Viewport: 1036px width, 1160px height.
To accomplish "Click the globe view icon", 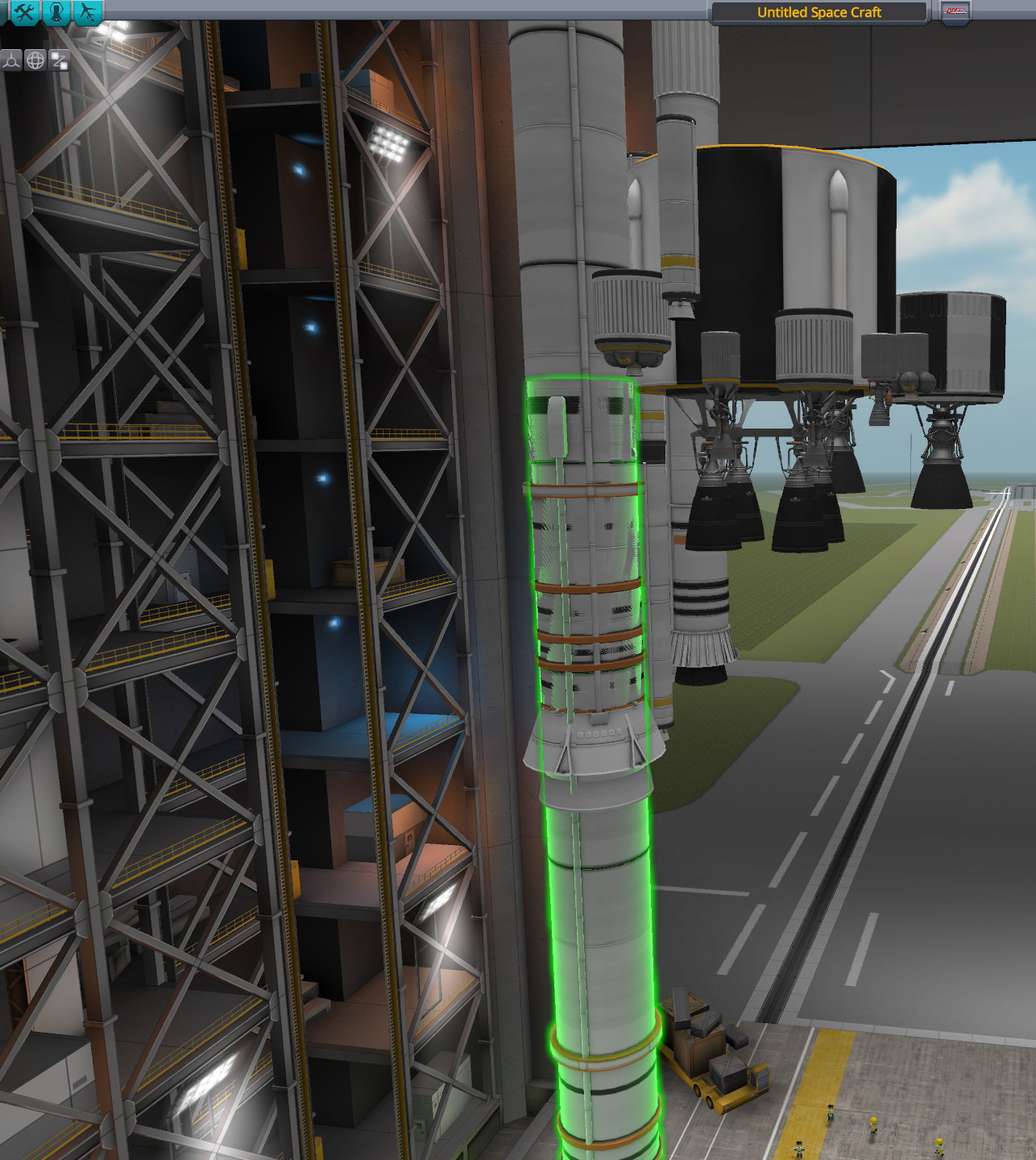I will (35, 60).
